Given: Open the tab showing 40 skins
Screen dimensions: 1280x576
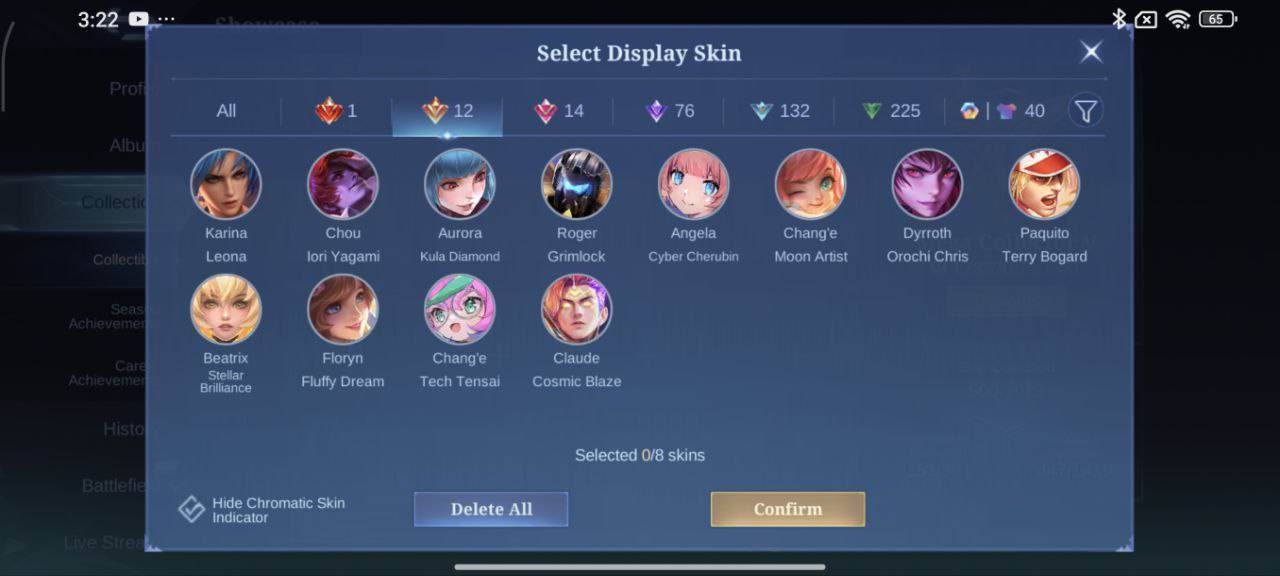Looking at the screenshot, I should (x=1002, y=111).
